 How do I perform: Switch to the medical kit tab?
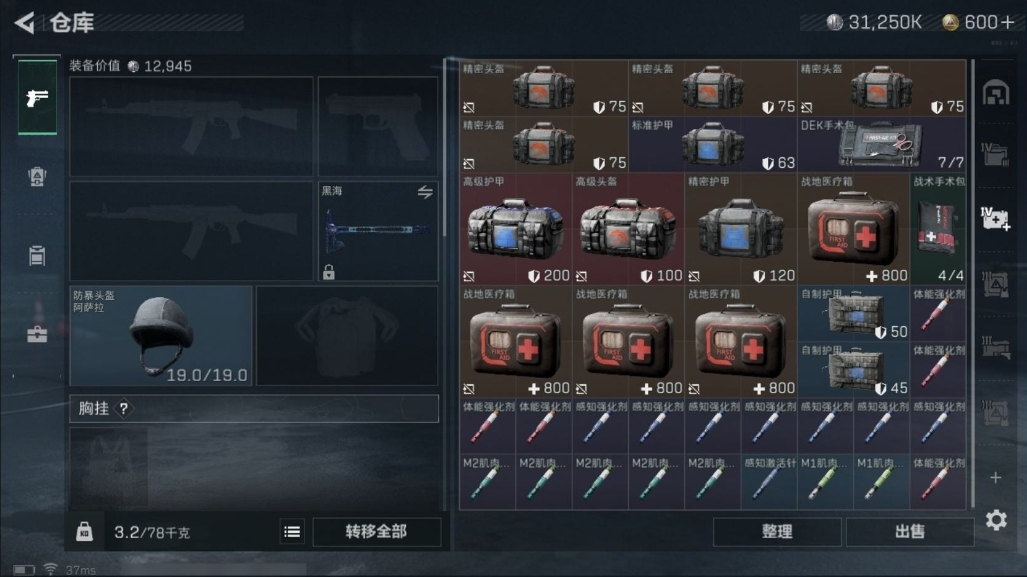point(37,334)
